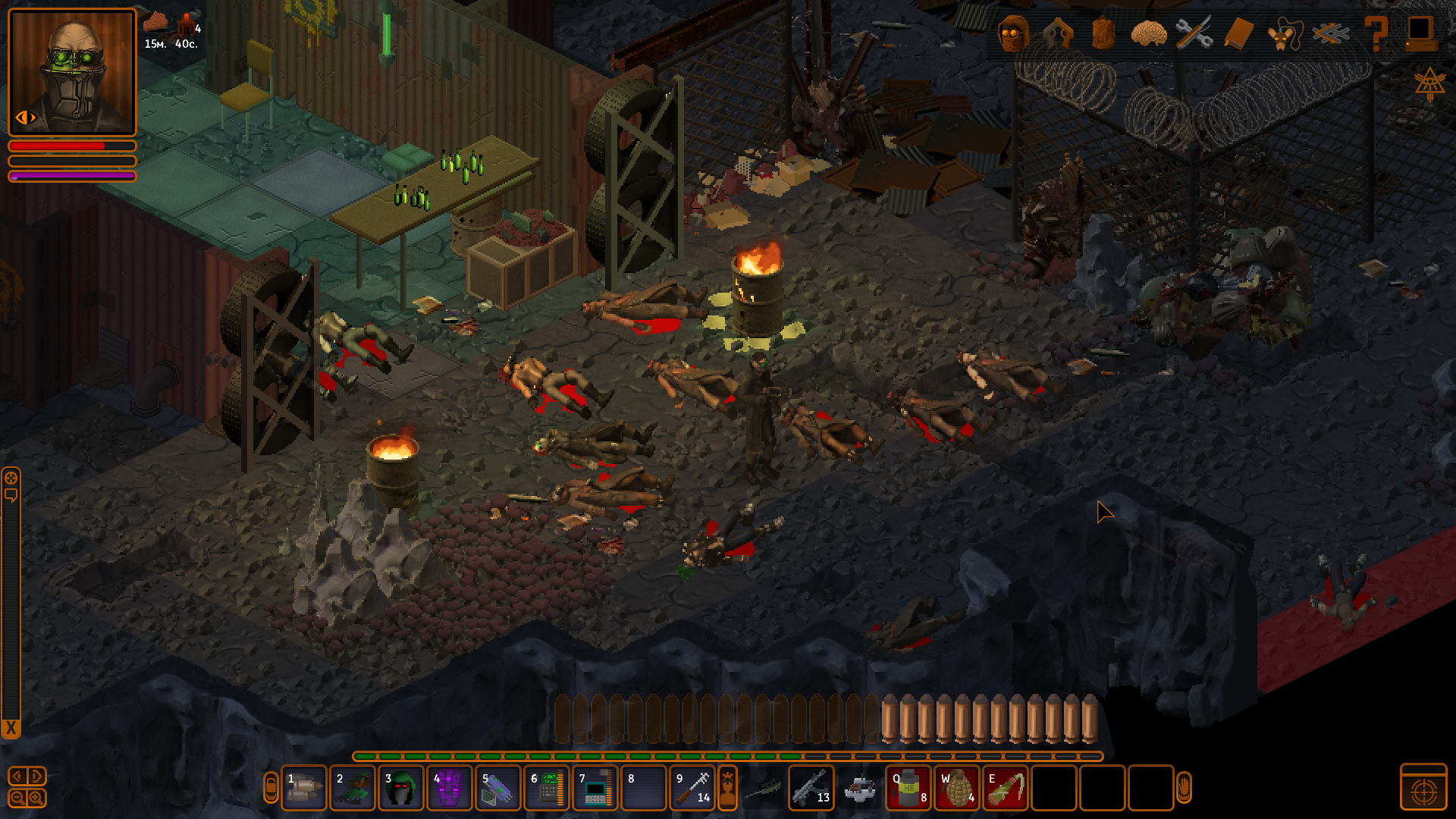The width and height of the screenshot is (1456, 819).
Task: Open the backpack inventory
Action: (1103, 33)
